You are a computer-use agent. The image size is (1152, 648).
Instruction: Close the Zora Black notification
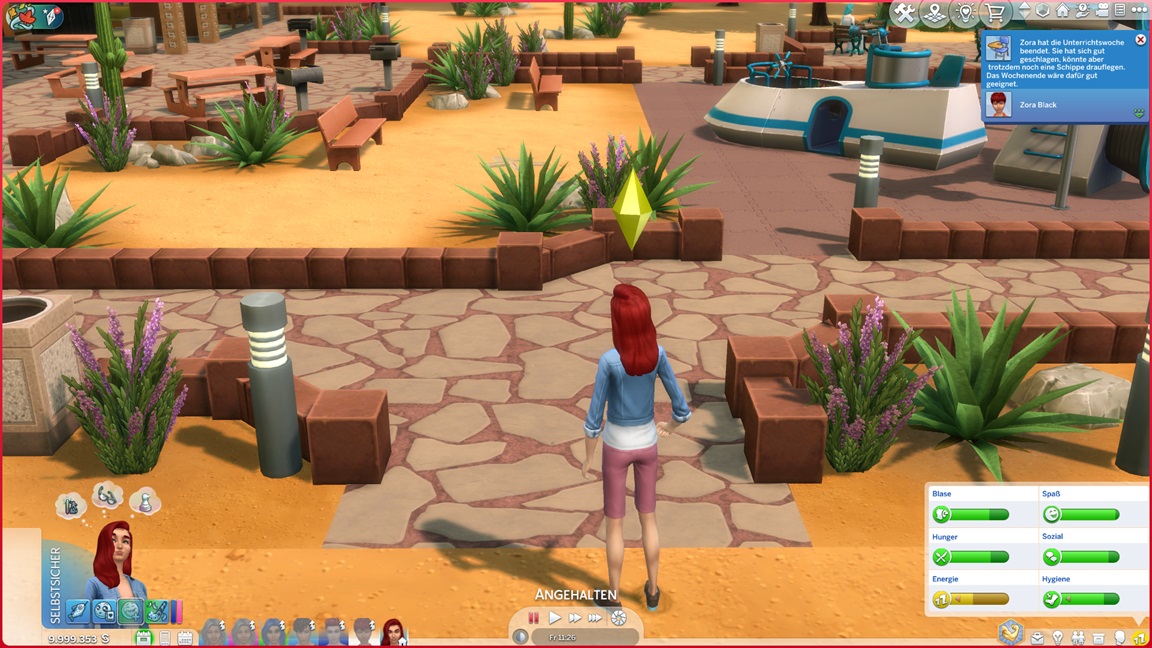[1140, 40]
